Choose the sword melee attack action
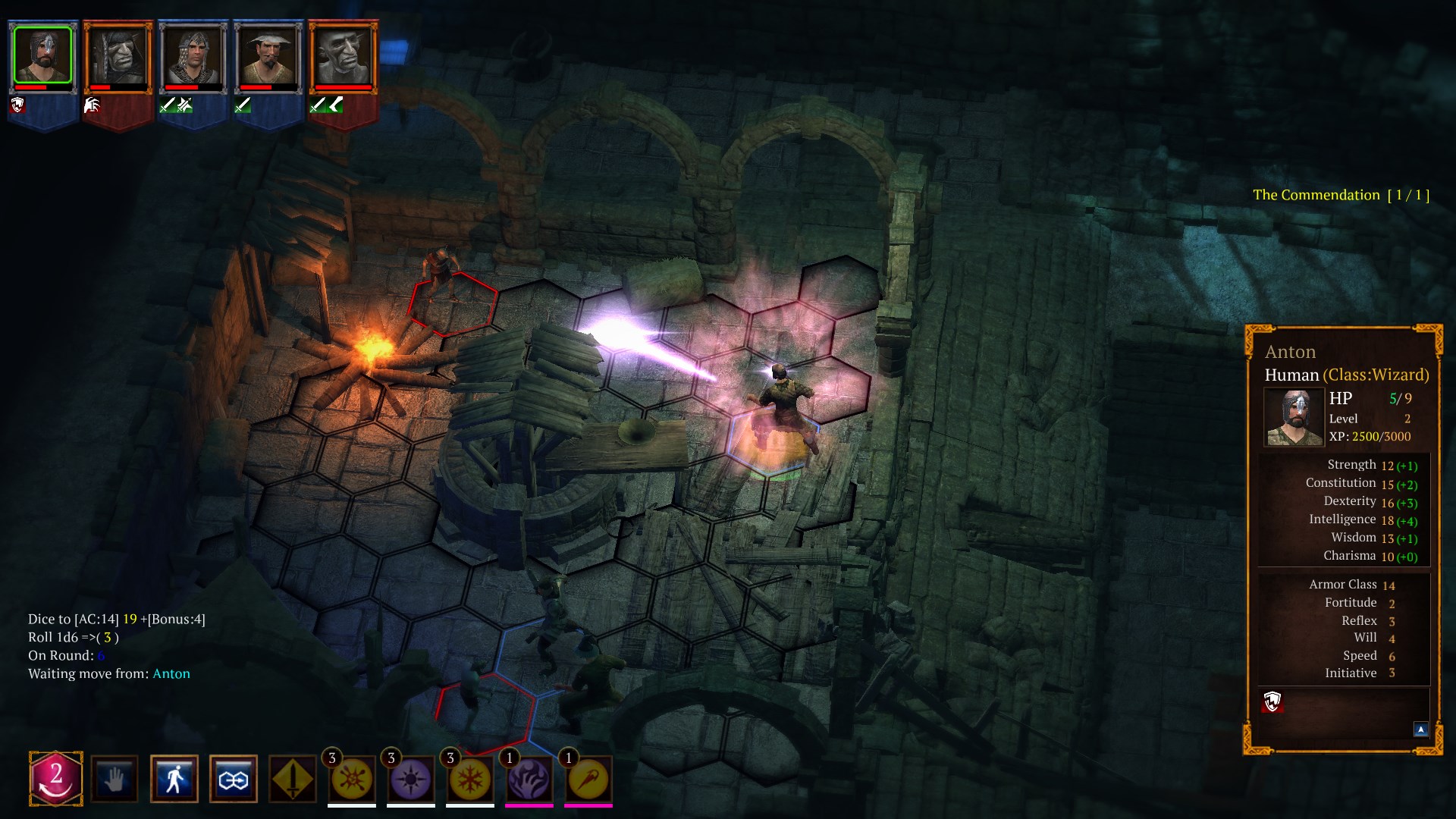The width and height of the screenshot is (1456, 819). 292,779
